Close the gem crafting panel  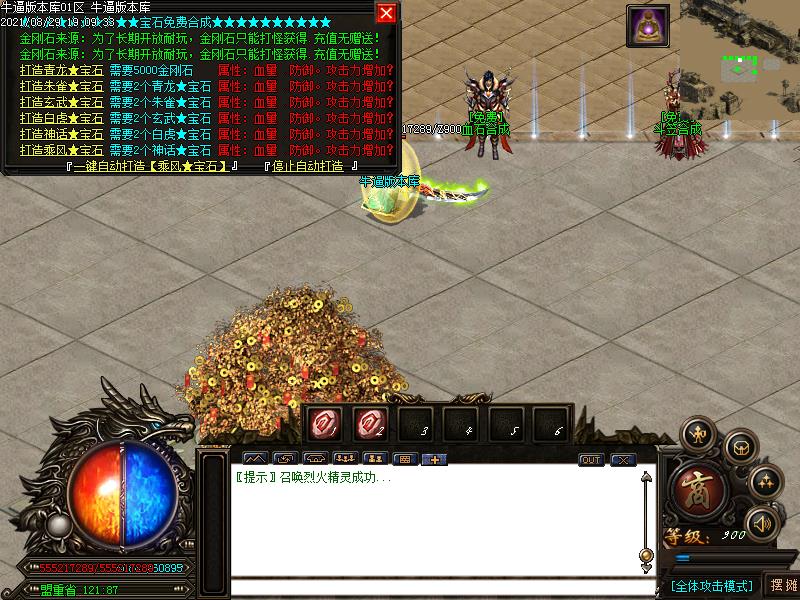(x=386, y=13)
